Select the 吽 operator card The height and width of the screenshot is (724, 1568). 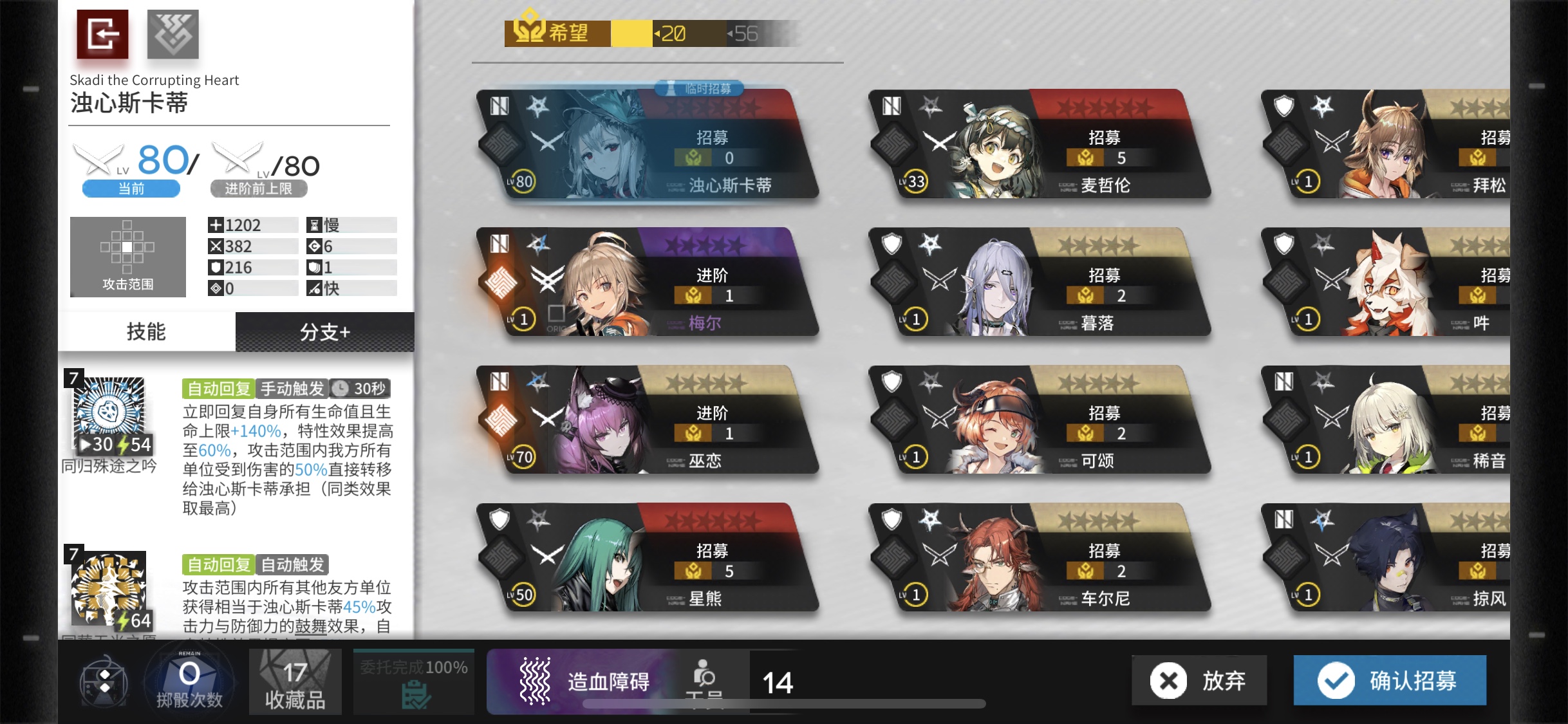coord(1390,283)
